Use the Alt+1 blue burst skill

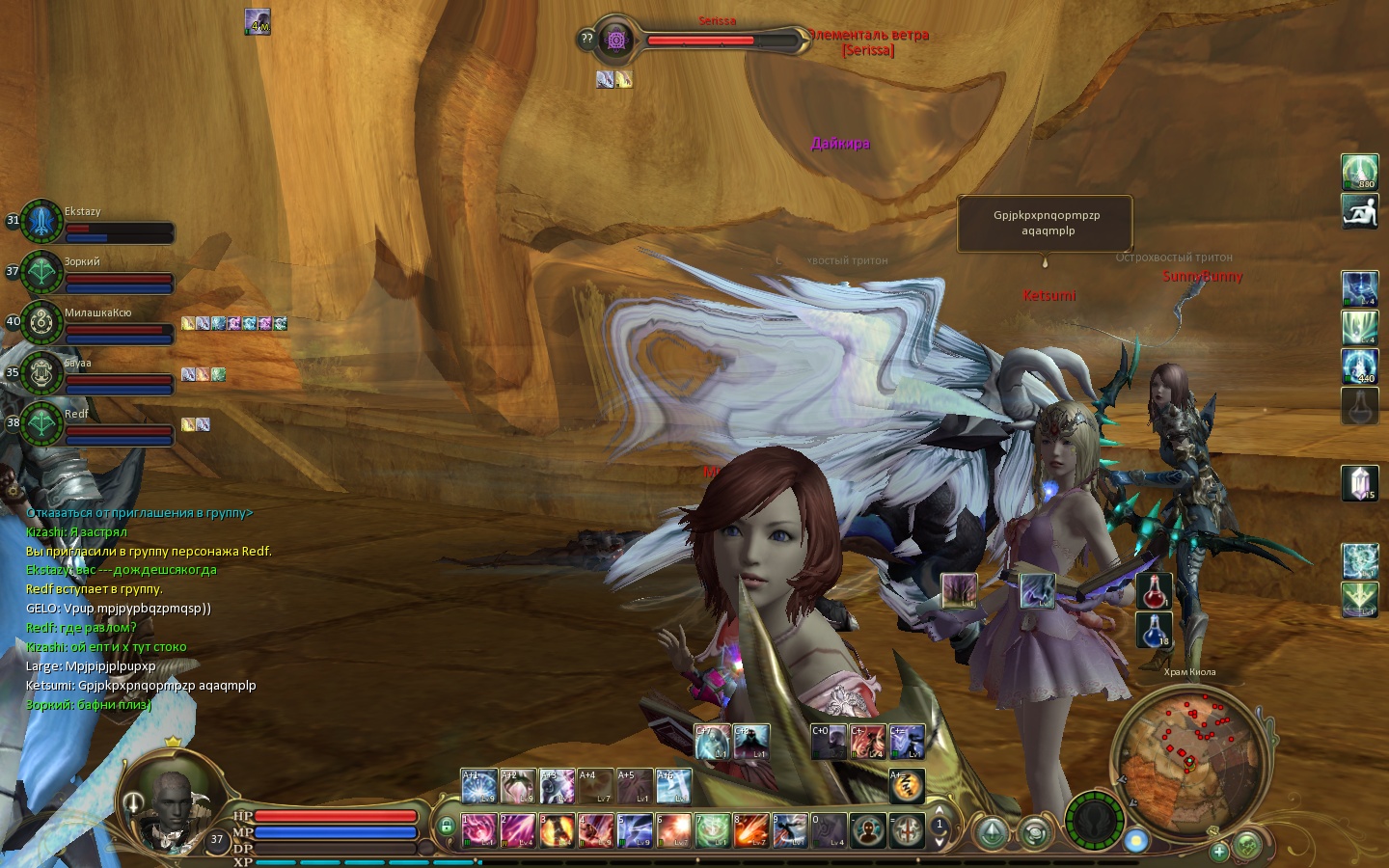[x=478, y=786]
